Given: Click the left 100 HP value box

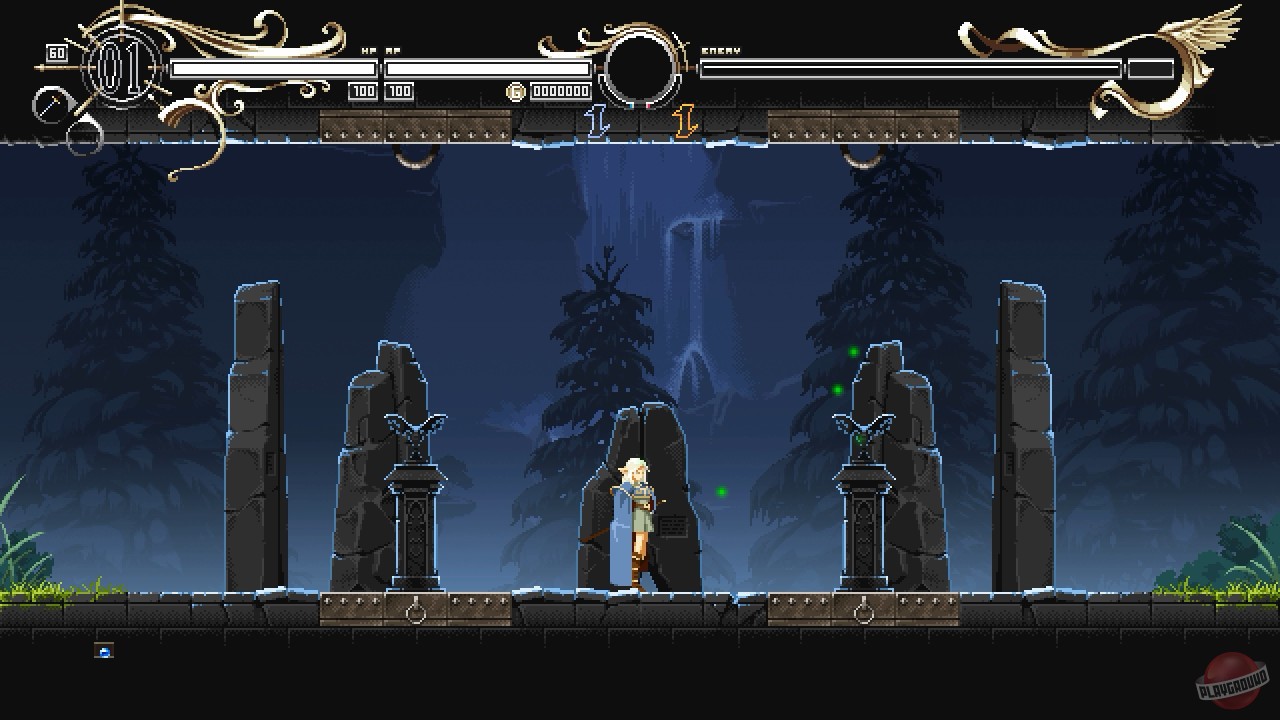Looking at the screenshot, I should (361, 92).
